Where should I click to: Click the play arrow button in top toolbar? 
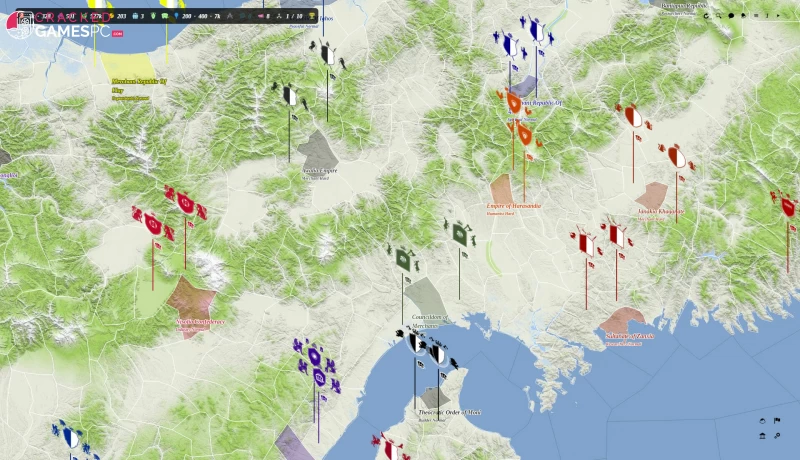(x=778, y=16)
